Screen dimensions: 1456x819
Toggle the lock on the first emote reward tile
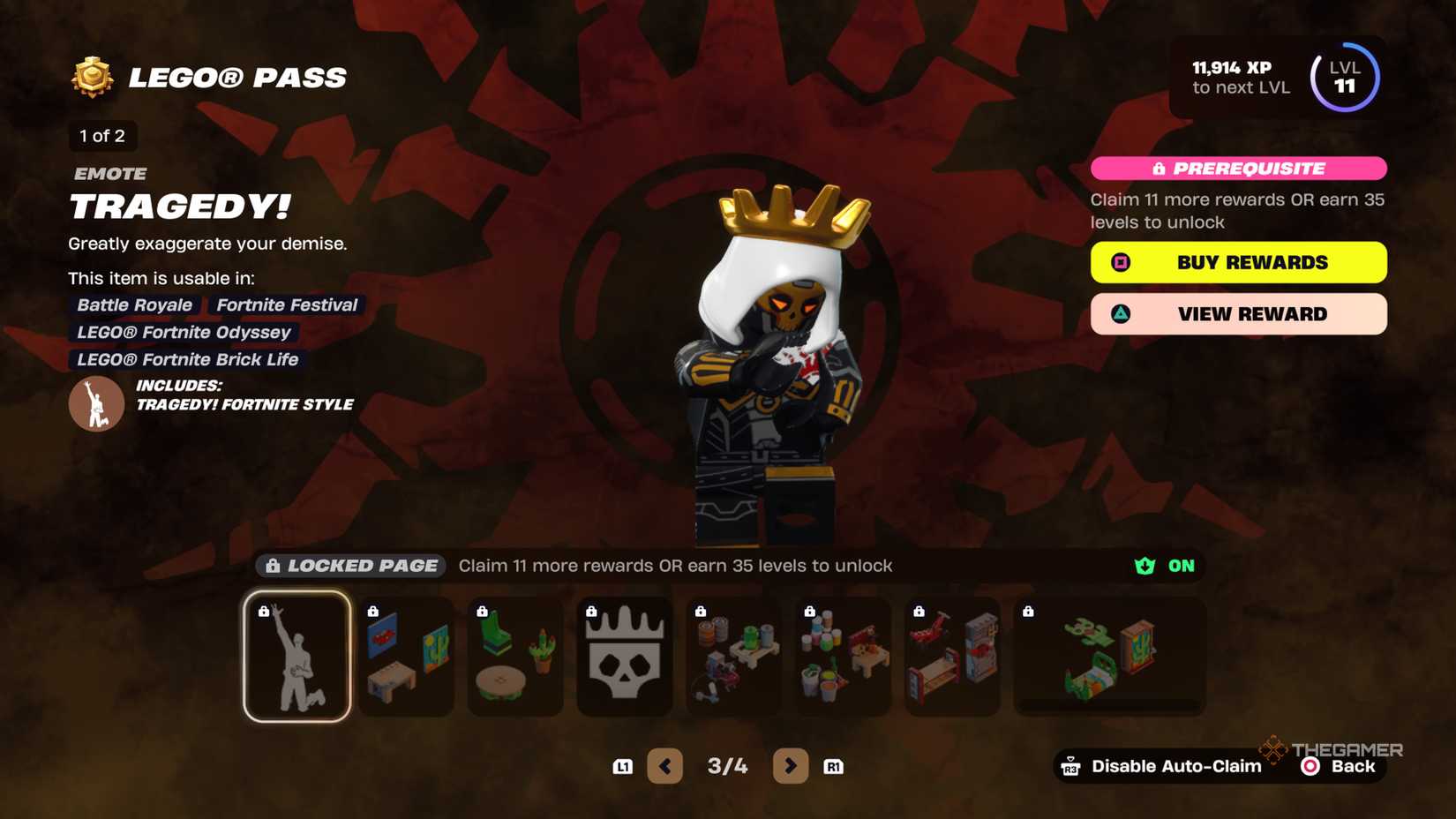pyautogui.click(x=265, y=609)
